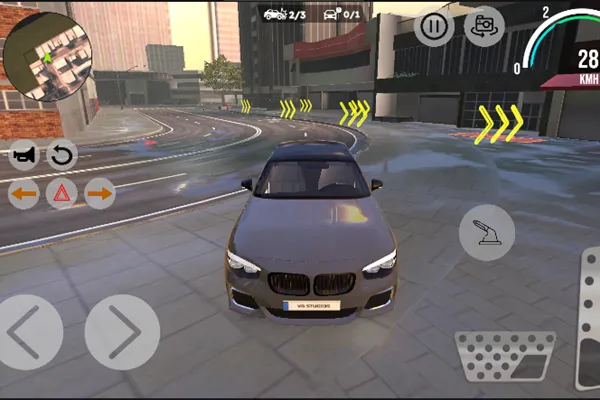Viewport: 600px width, 400px height.
Task: Activate the left turn signal
Action: coord(24,193)
